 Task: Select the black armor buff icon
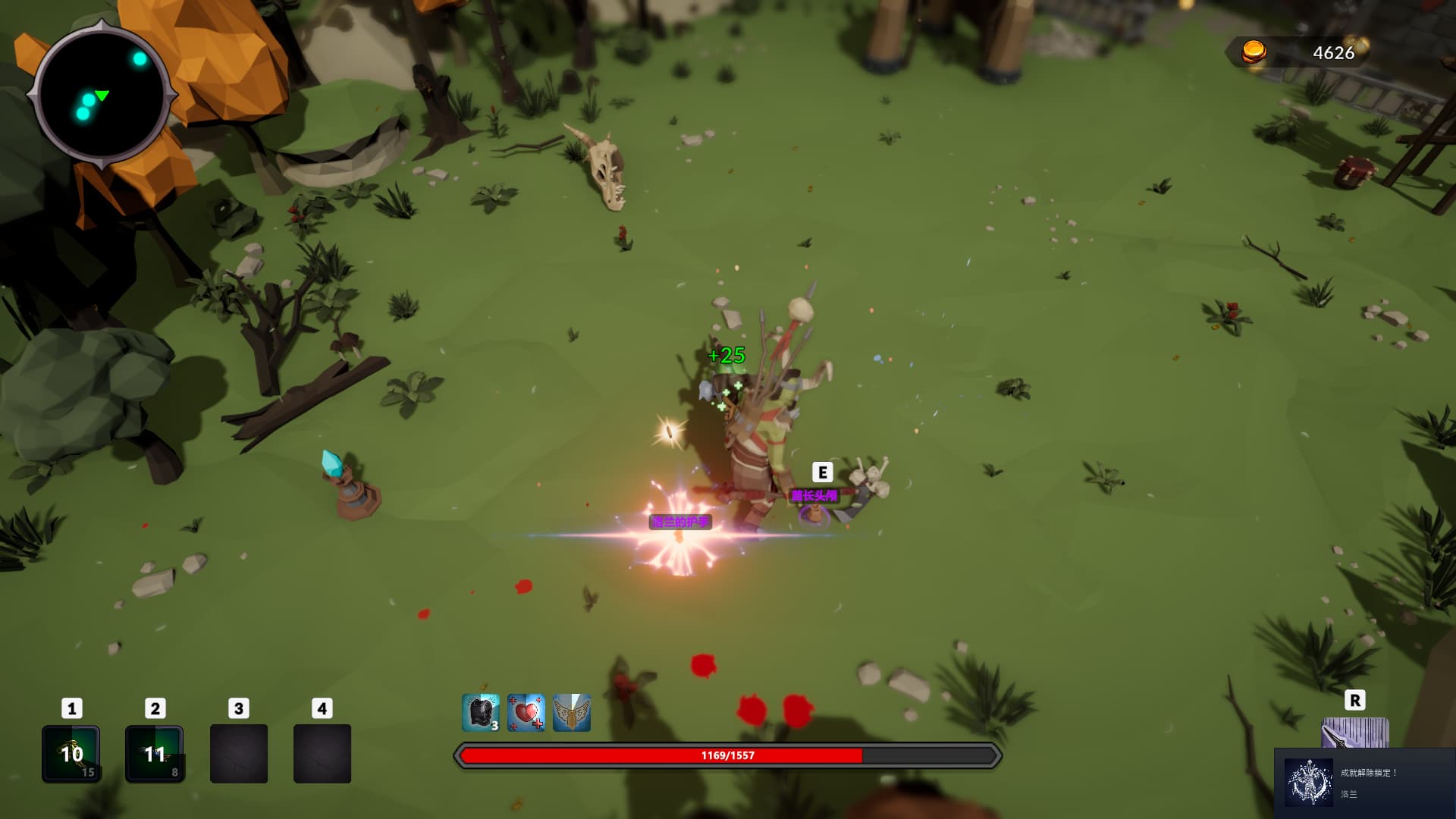pos(480,713)
